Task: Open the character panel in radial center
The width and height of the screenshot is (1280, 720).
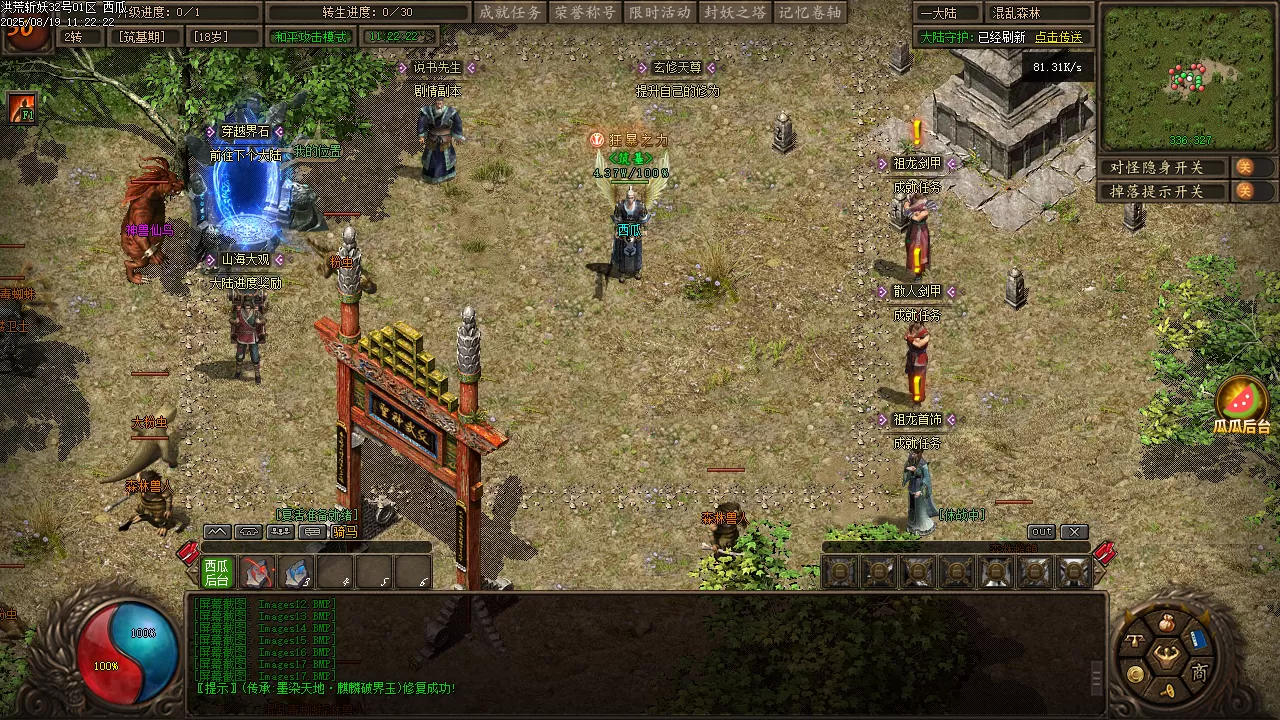Action: click(x=1166, y=657)
